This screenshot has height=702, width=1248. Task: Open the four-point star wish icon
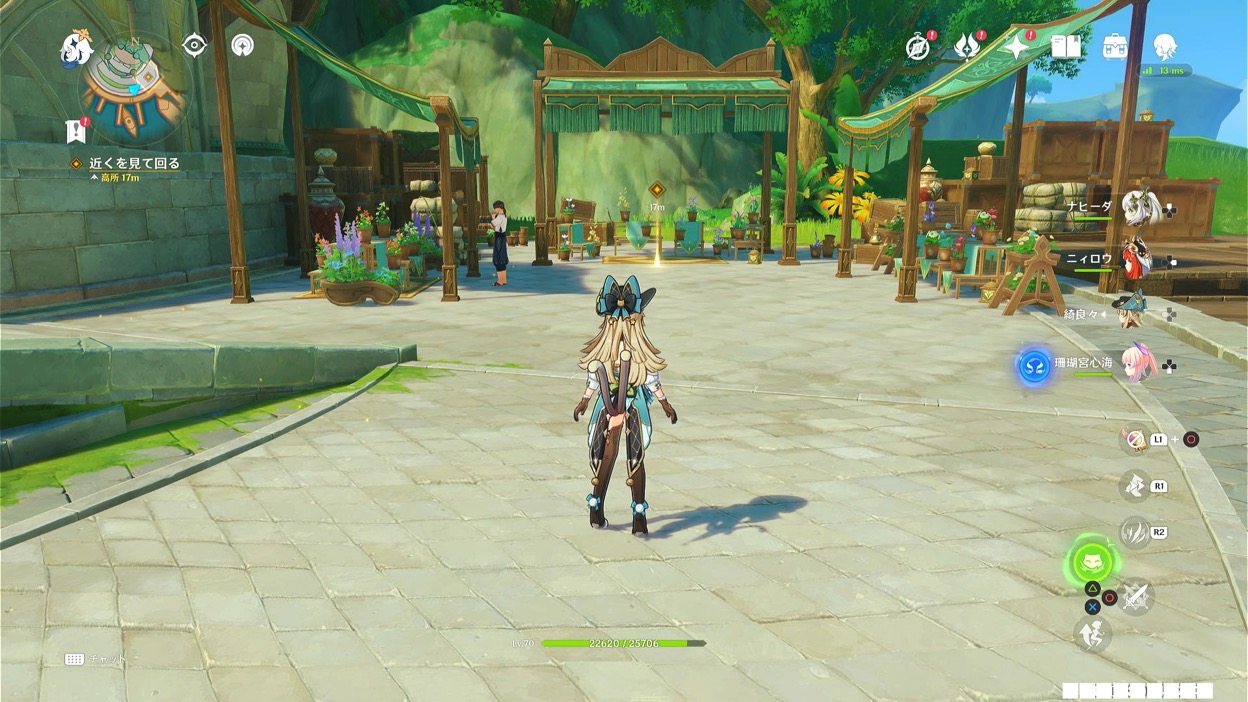[1016, 47]
